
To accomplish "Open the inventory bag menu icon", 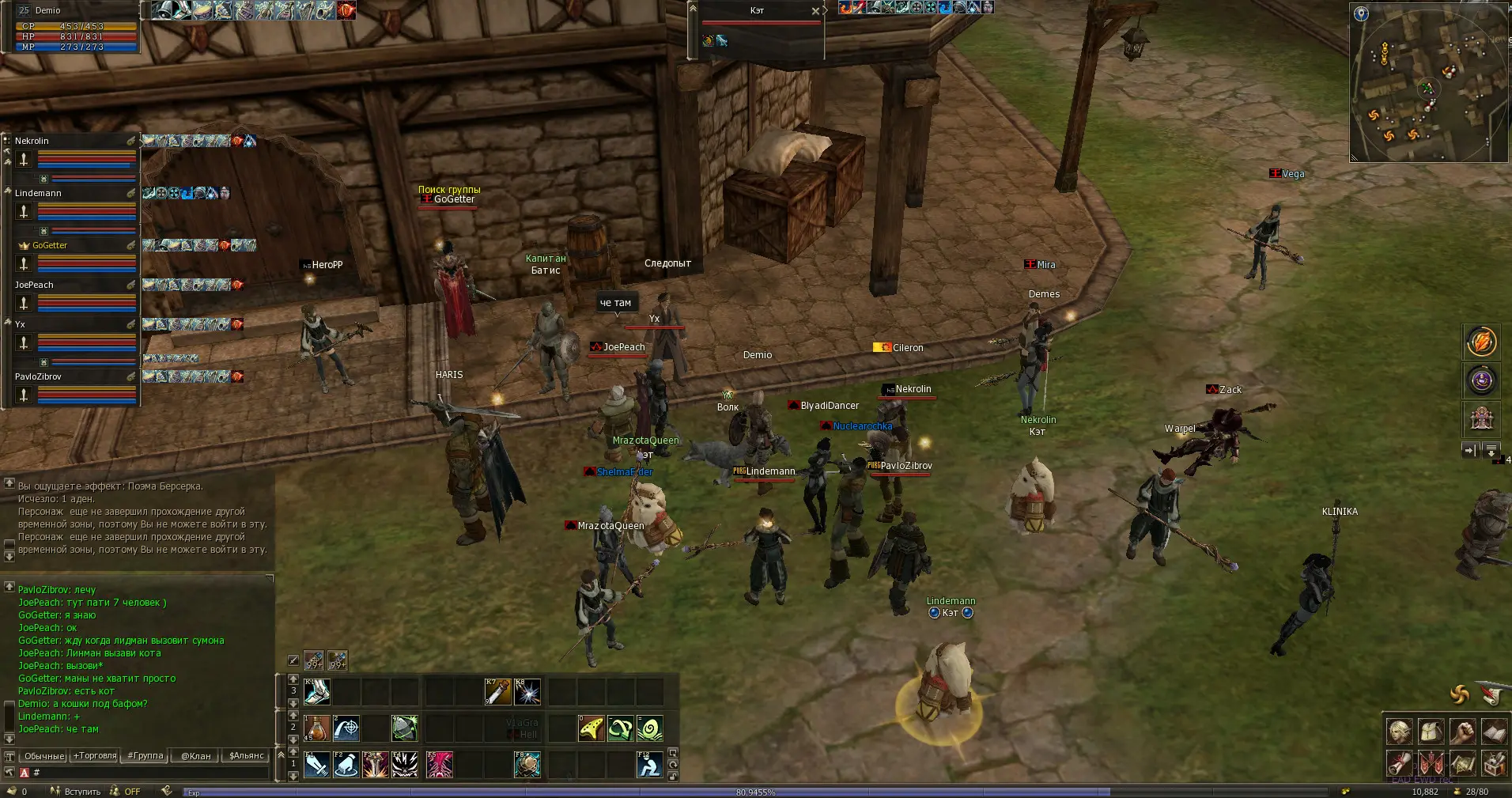I will [x=1431, y=732].
